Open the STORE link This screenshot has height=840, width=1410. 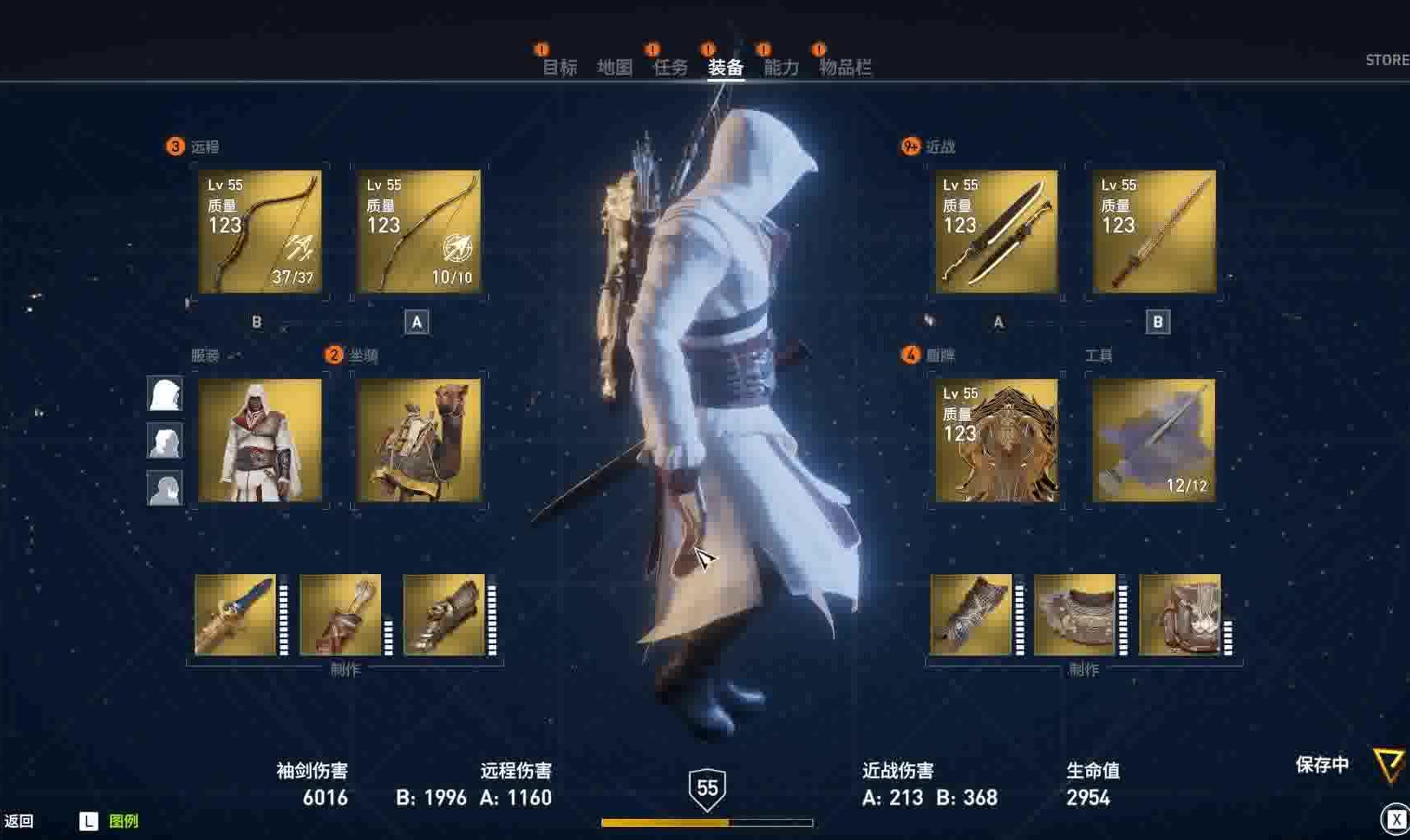click(1386, 60)
